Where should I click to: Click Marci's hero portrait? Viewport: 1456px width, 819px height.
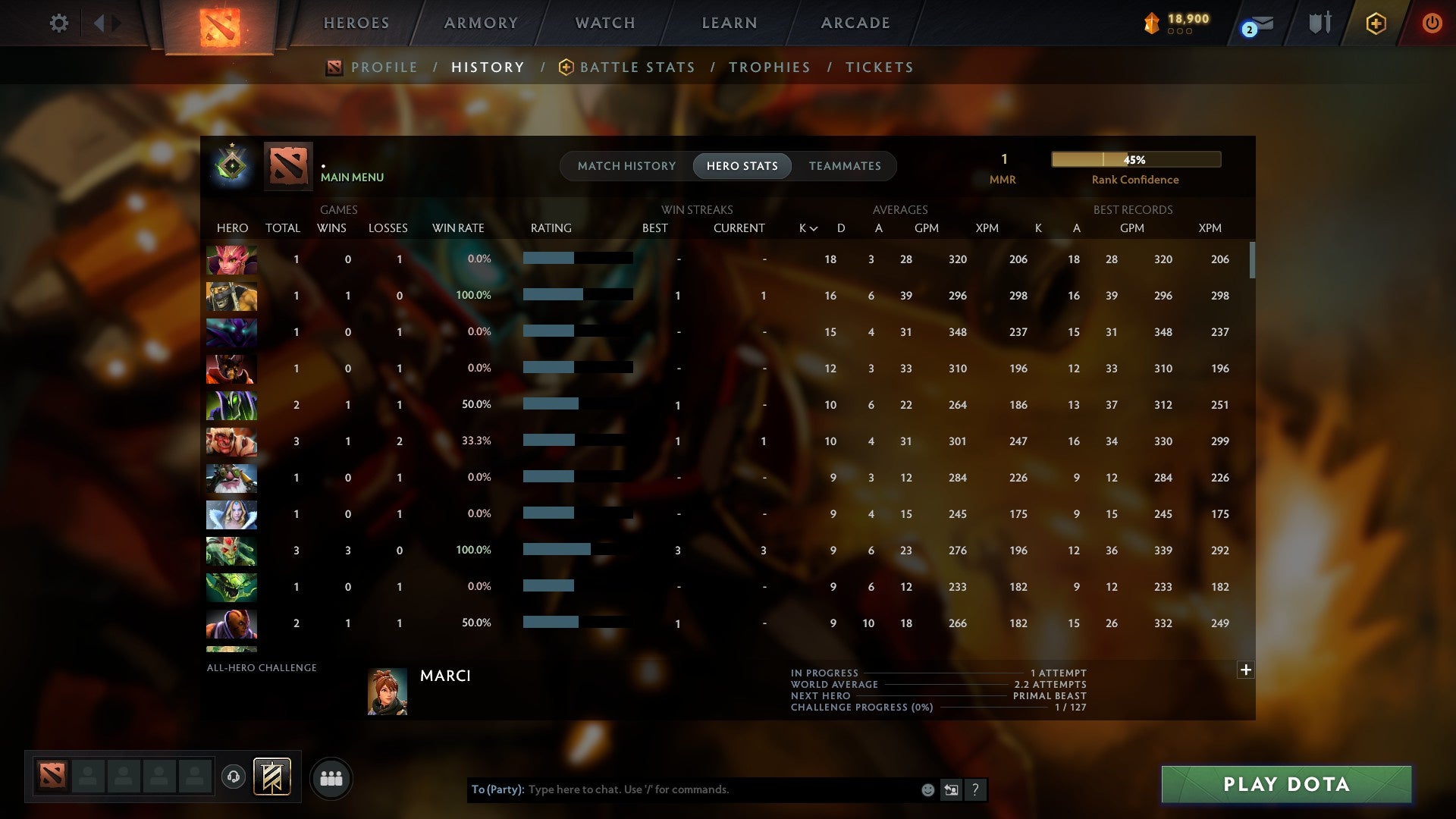[388, 691]
